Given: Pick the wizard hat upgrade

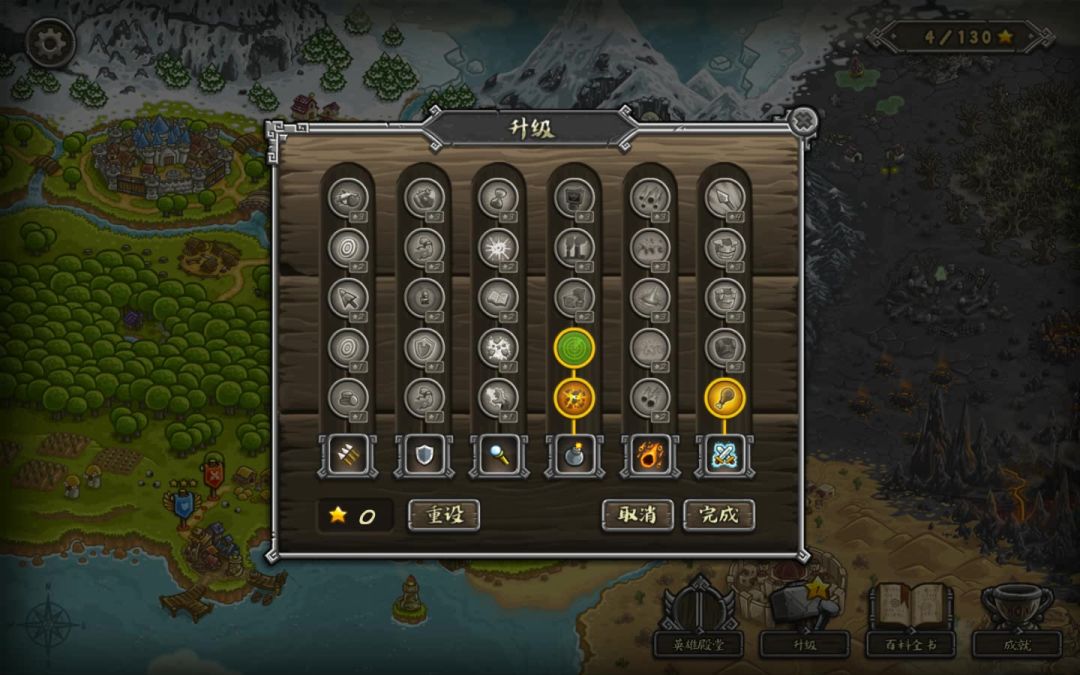Looking at the screenshot, I should [650, 297].
